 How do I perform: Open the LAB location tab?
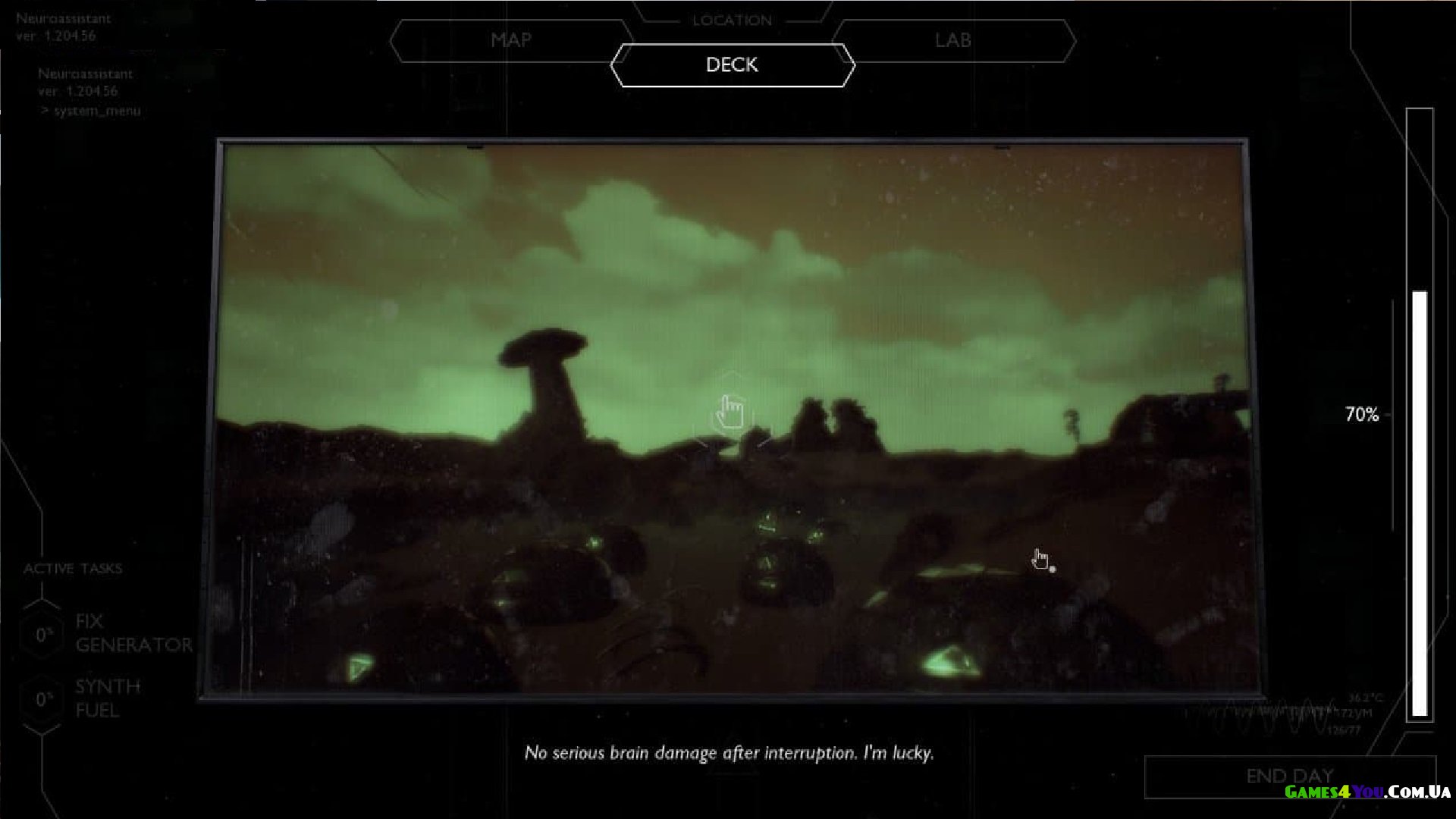pyautogui.click(x=952, y=40)
